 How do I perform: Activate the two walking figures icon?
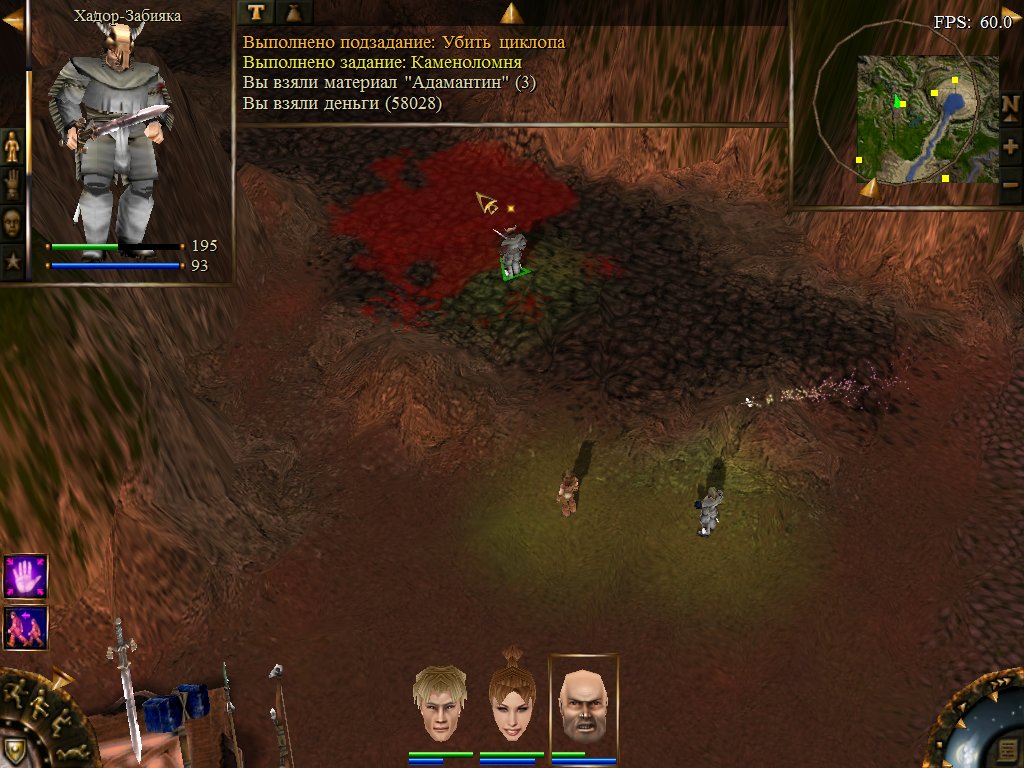click(25, 628)
